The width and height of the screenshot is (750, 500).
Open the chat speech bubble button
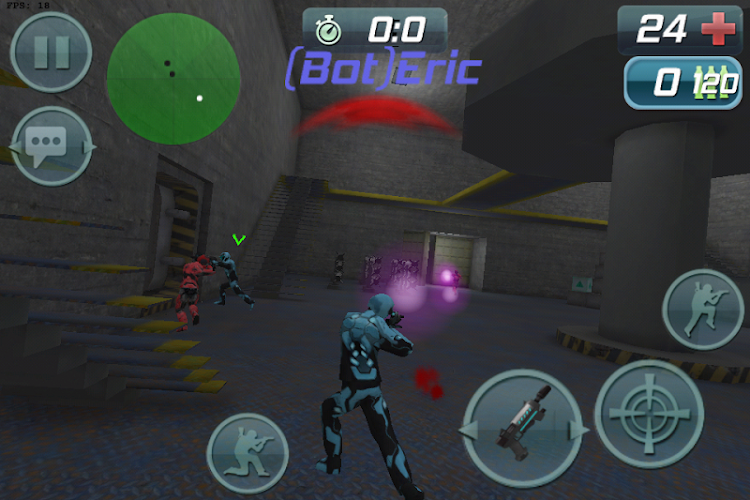pyautogui.click(x=49, y=146)
